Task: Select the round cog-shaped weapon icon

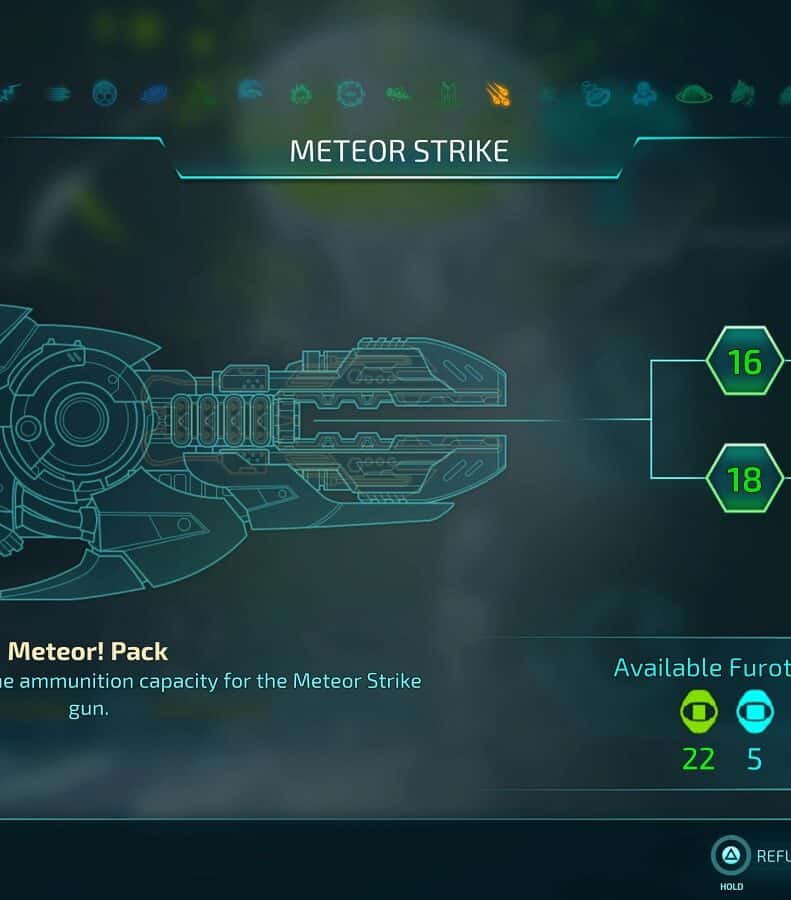Action: click(350, 94)
